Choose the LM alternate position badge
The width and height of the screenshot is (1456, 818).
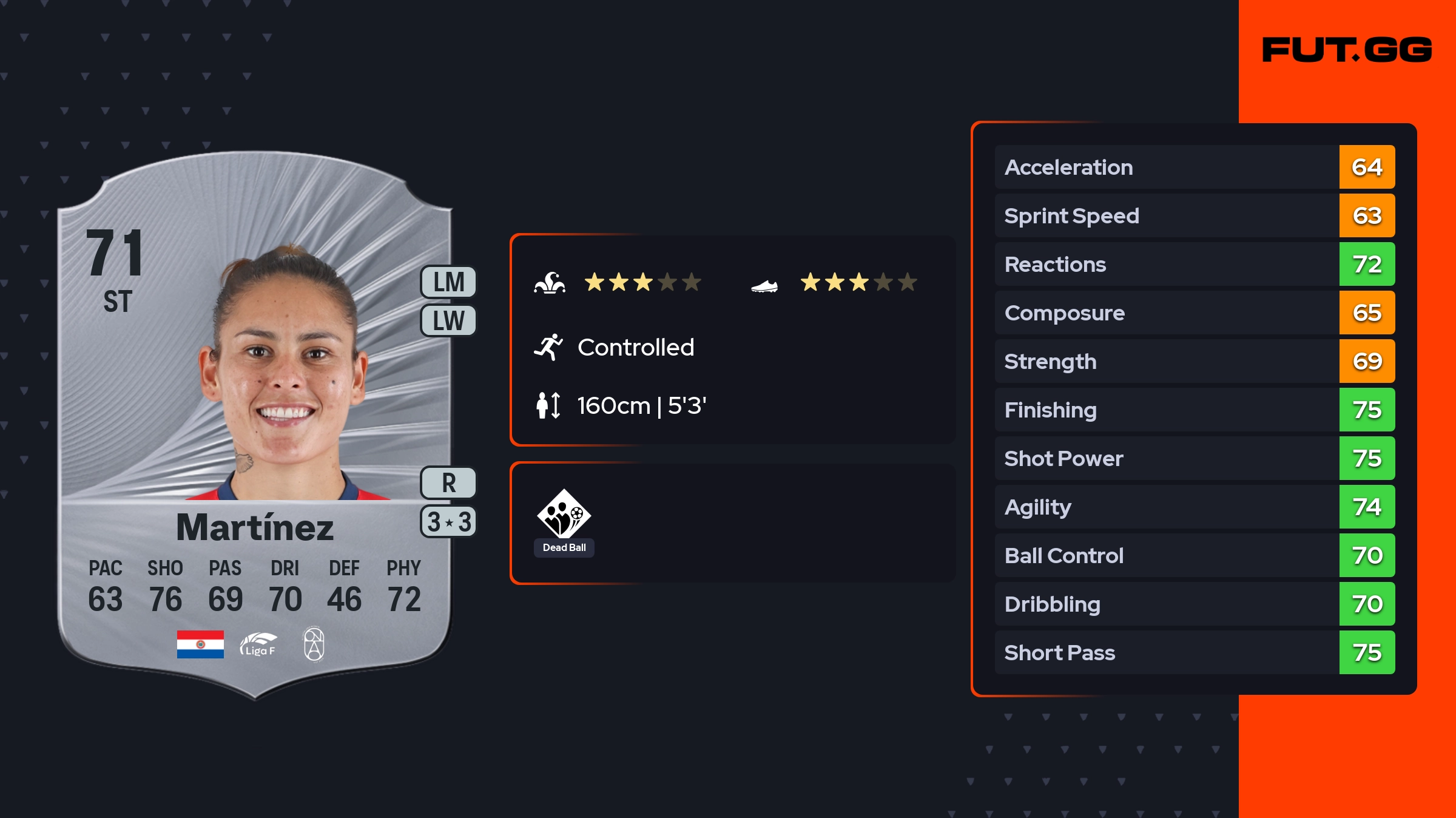click(448, 282)
